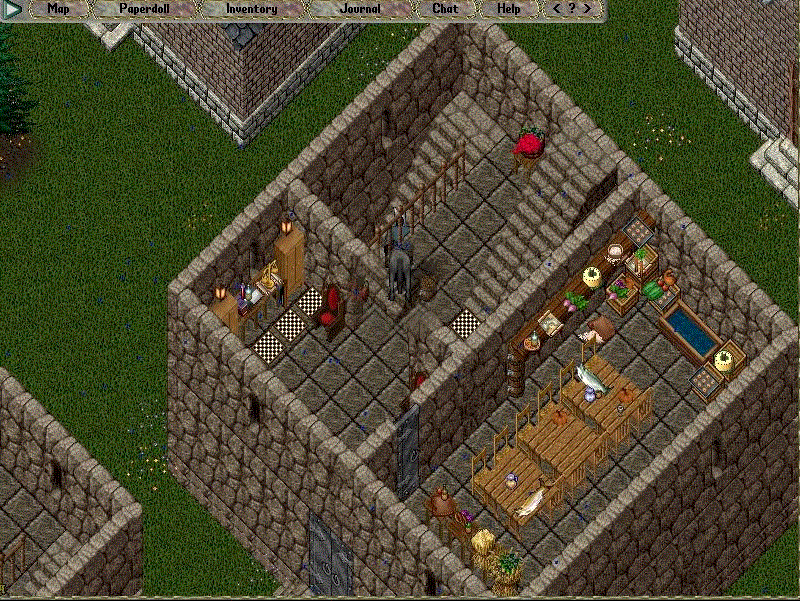Screen dimensions: 800x601
Task: Collapse the menu bar with the triangle arrow
Action: 12,9
